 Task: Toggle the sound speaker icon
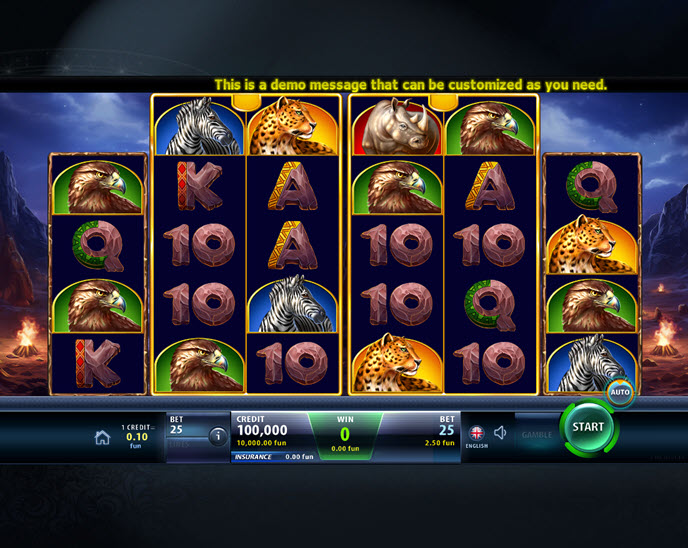[x=500, y=433]
